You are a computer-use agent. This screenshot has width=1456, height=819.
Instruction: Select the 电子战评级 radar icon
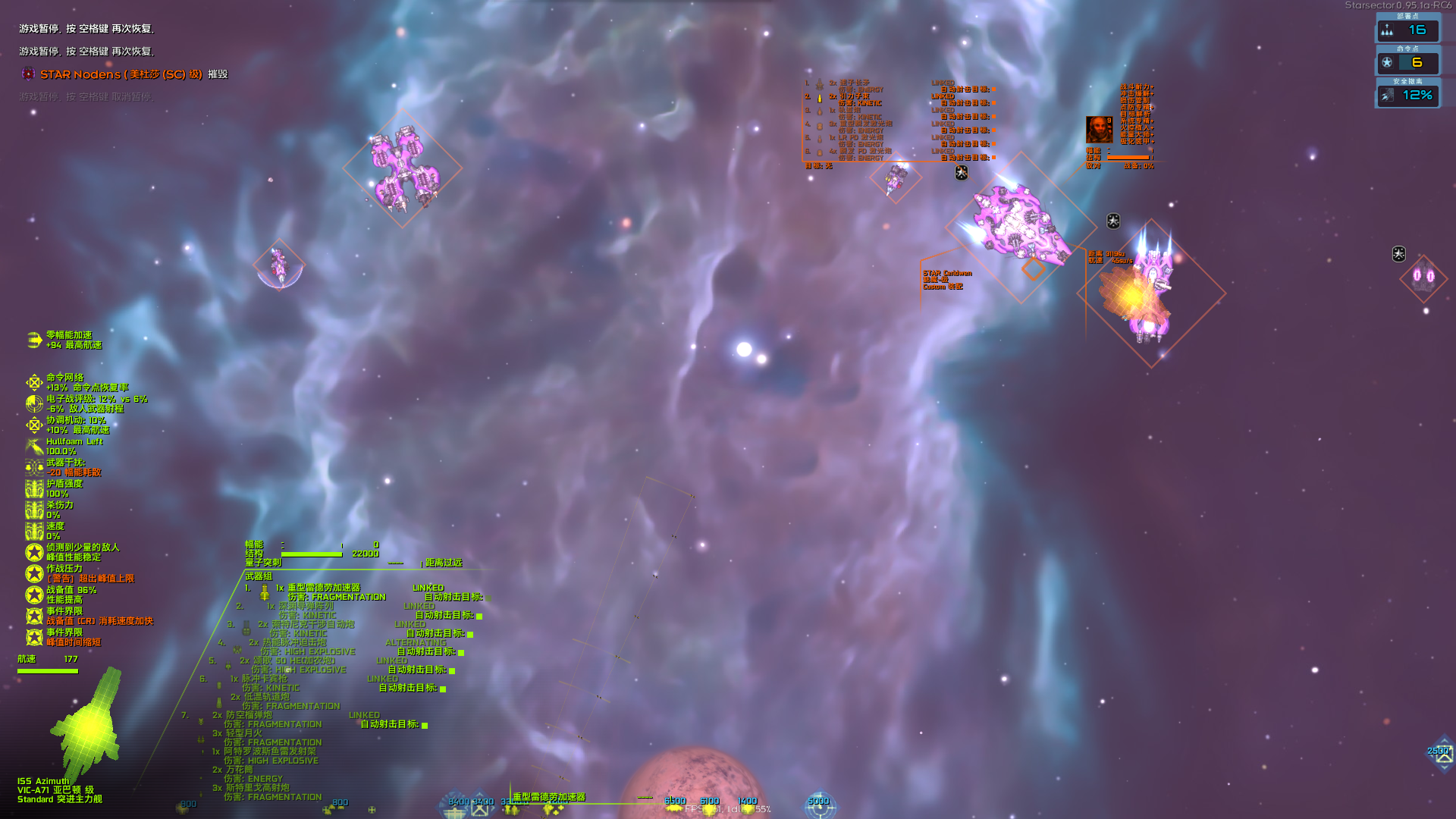pyautogui.click(x=34, y=403)
